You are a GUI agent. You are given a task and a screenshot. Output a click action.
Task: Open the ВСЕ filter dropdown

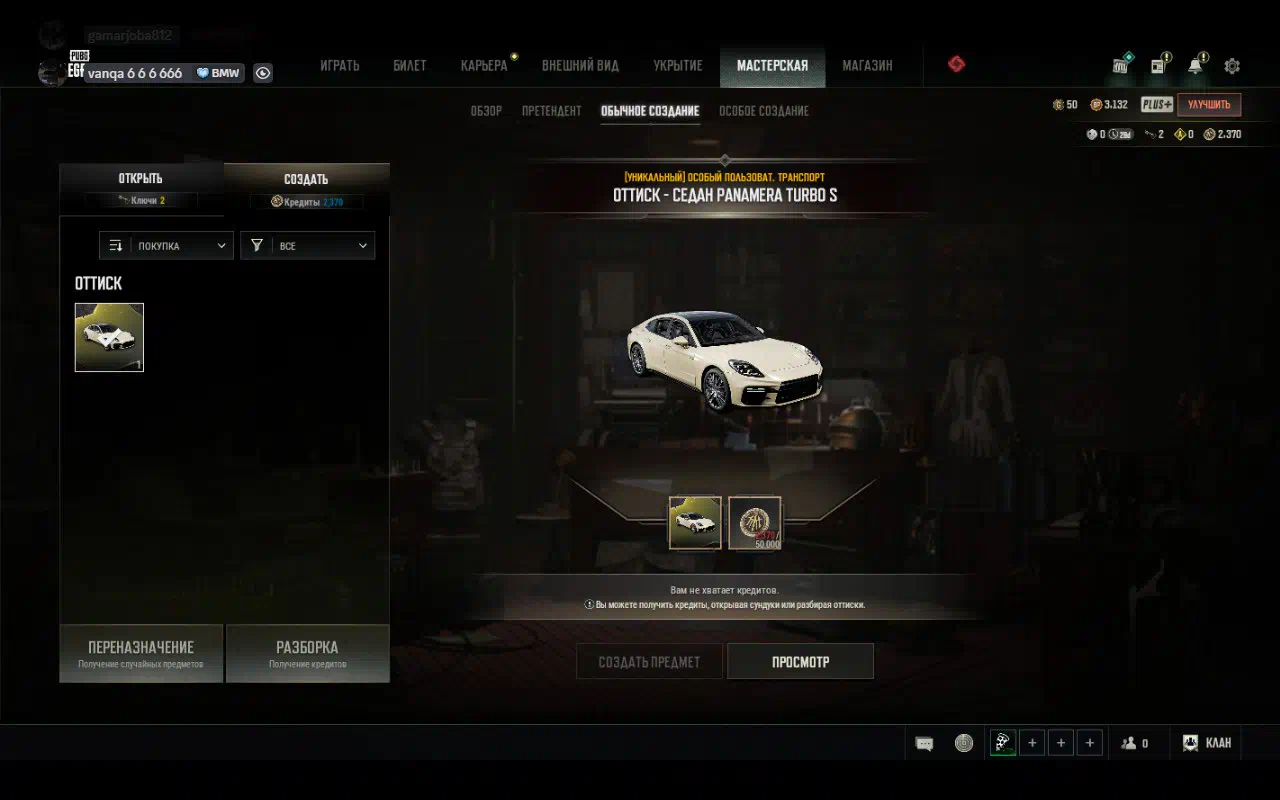[308, 246]
